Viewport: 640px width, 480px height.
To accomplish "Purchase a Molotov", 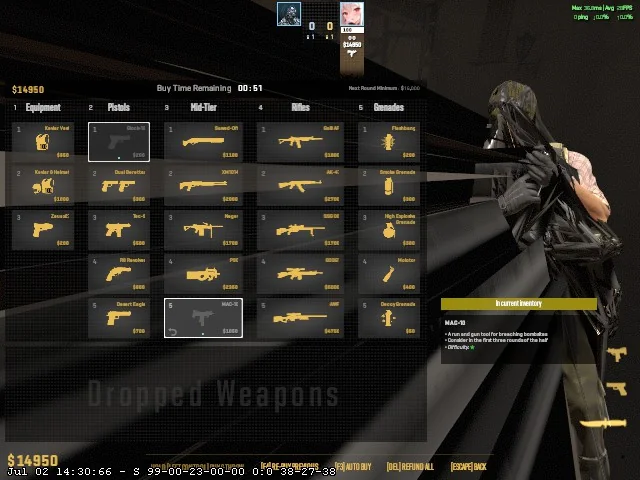I will click(388, 274).
